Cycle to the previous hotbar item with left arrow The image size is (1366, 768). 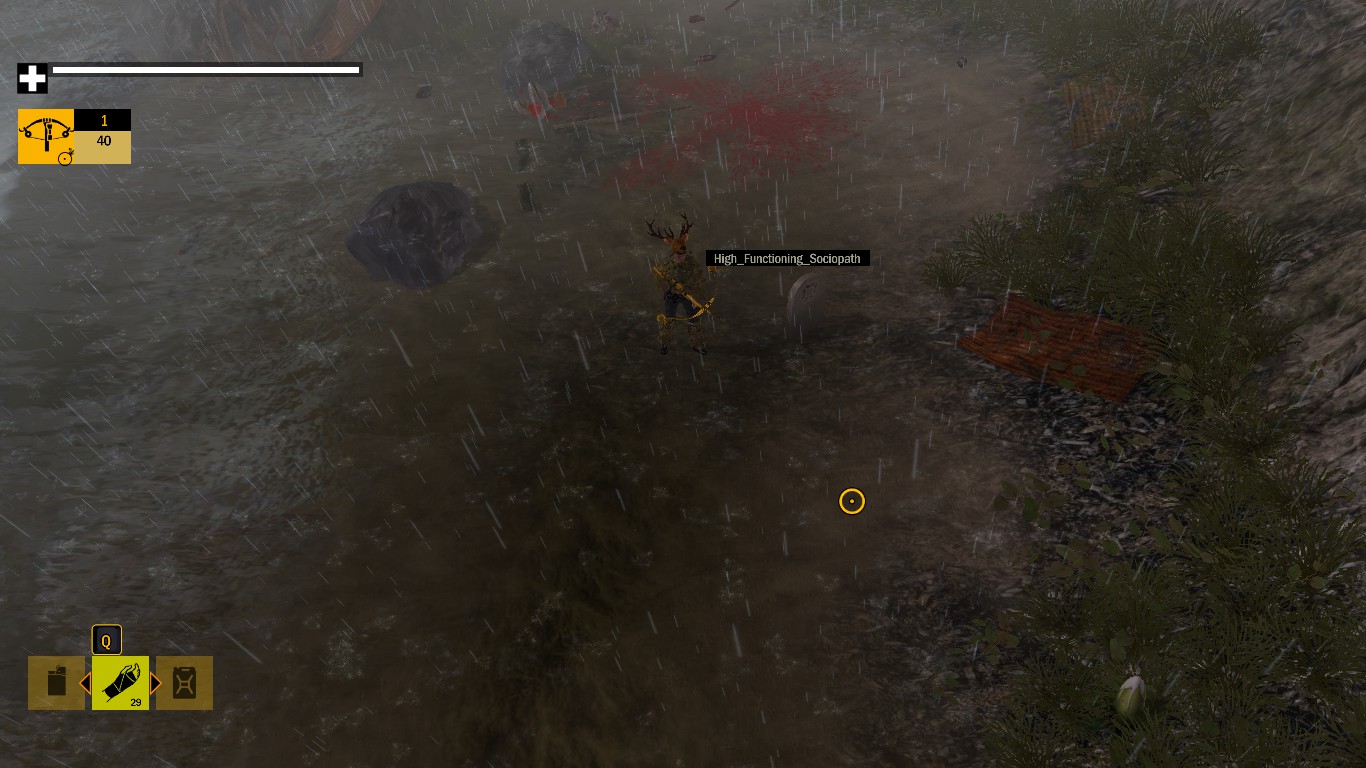click(x=85, y=683)
